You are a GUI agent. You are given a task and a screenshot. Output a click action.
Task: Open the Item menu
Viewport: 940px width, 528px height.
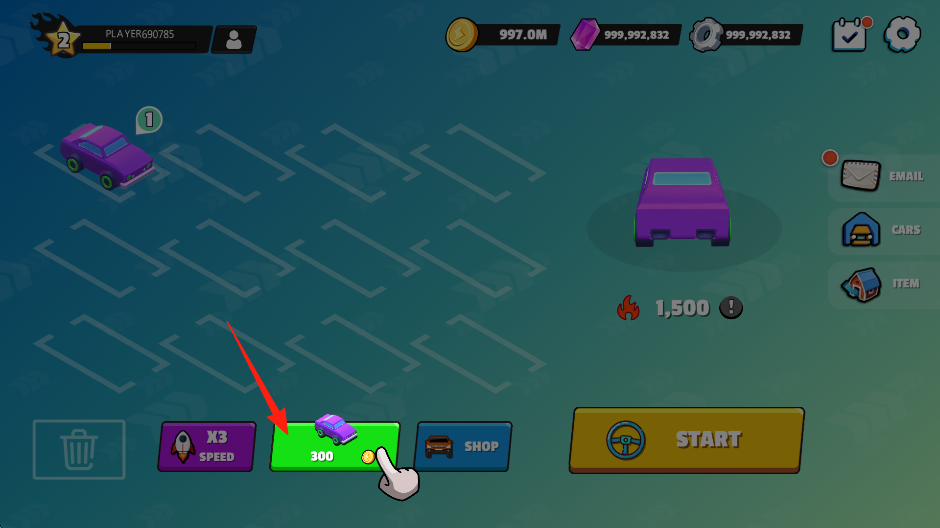(x=881, y=284)
